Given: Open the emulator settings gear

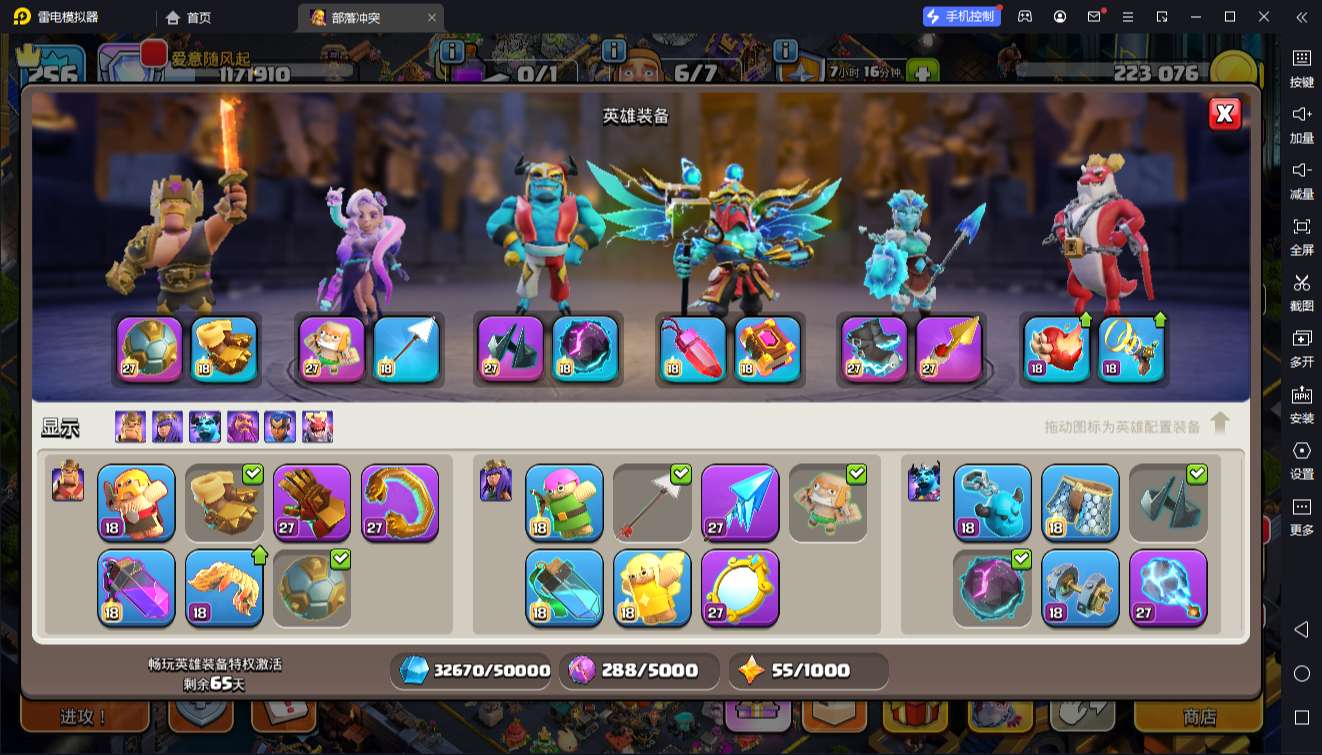Looking at the screenshot, I should point(1301,451).
